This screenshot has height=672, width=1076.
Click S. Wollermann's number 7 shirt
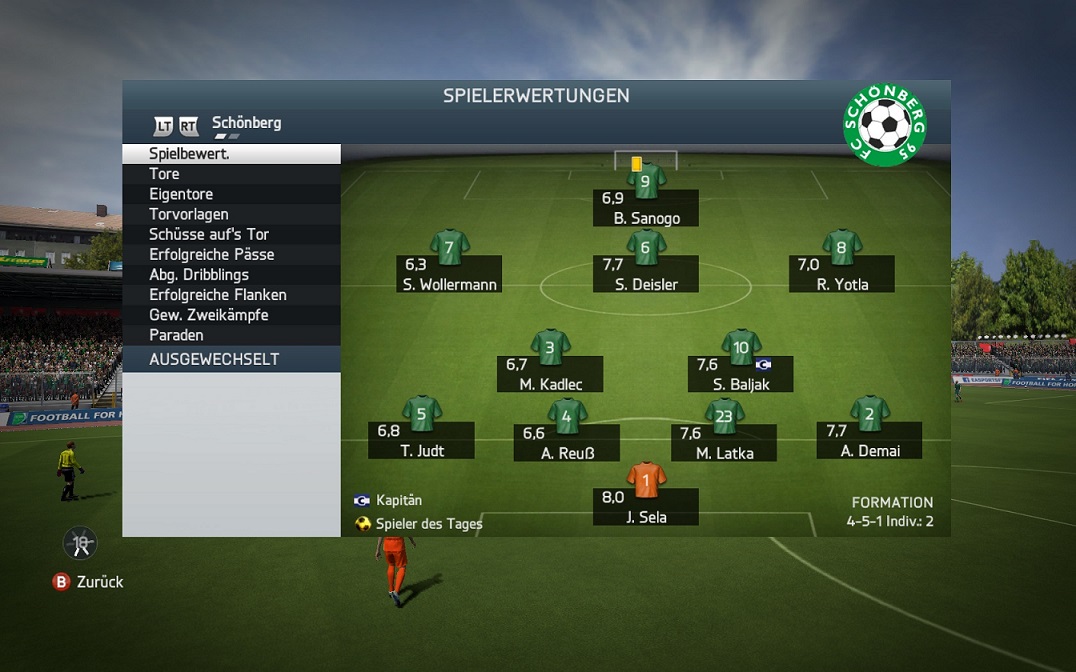(x=449, y=248)
